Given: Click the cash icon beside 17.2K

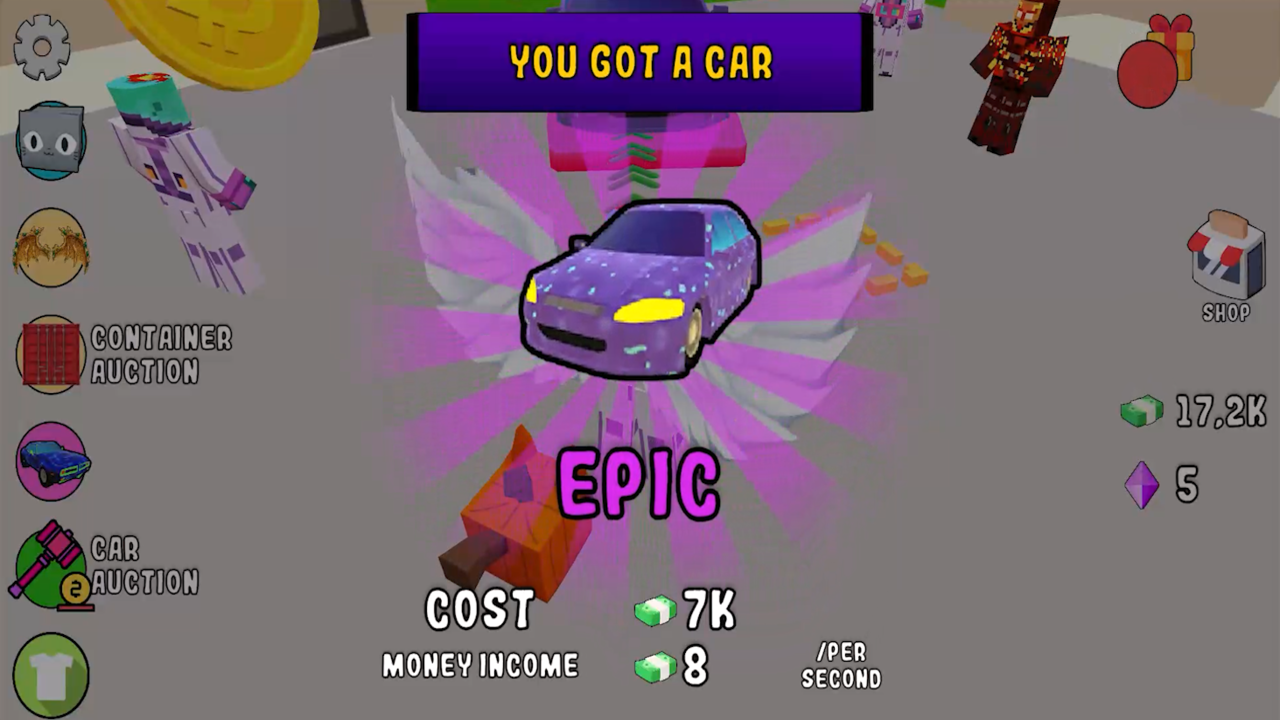Looking at the screenshot, I should (1142, 410).
